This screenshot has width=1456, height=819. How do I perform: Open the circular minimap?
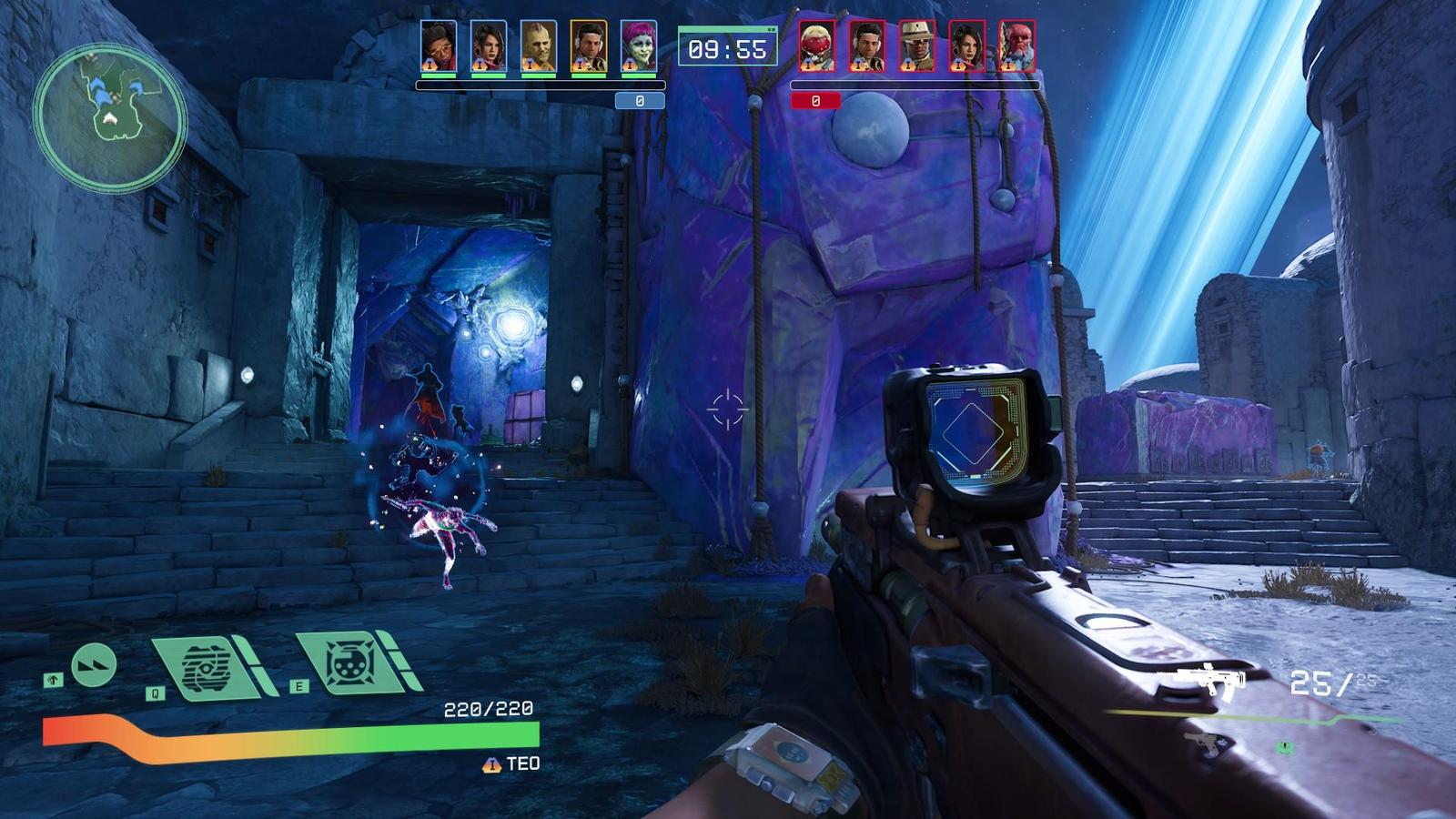coord(110,116)
